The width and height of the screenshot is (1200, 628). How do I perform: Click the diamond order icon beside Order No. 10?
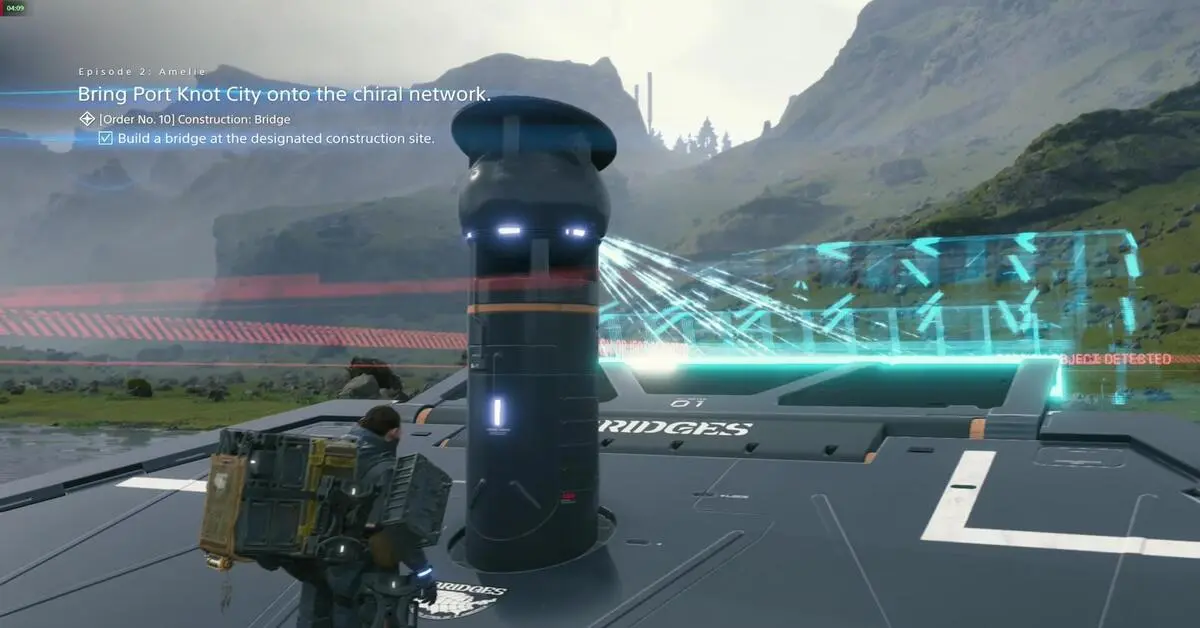(87, 119)
